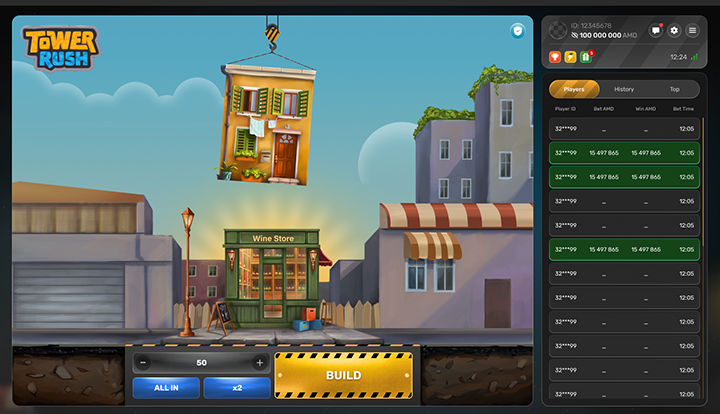Click the yellow lightning bolt icon
The image size is (720, 414).
pos(570,56)
